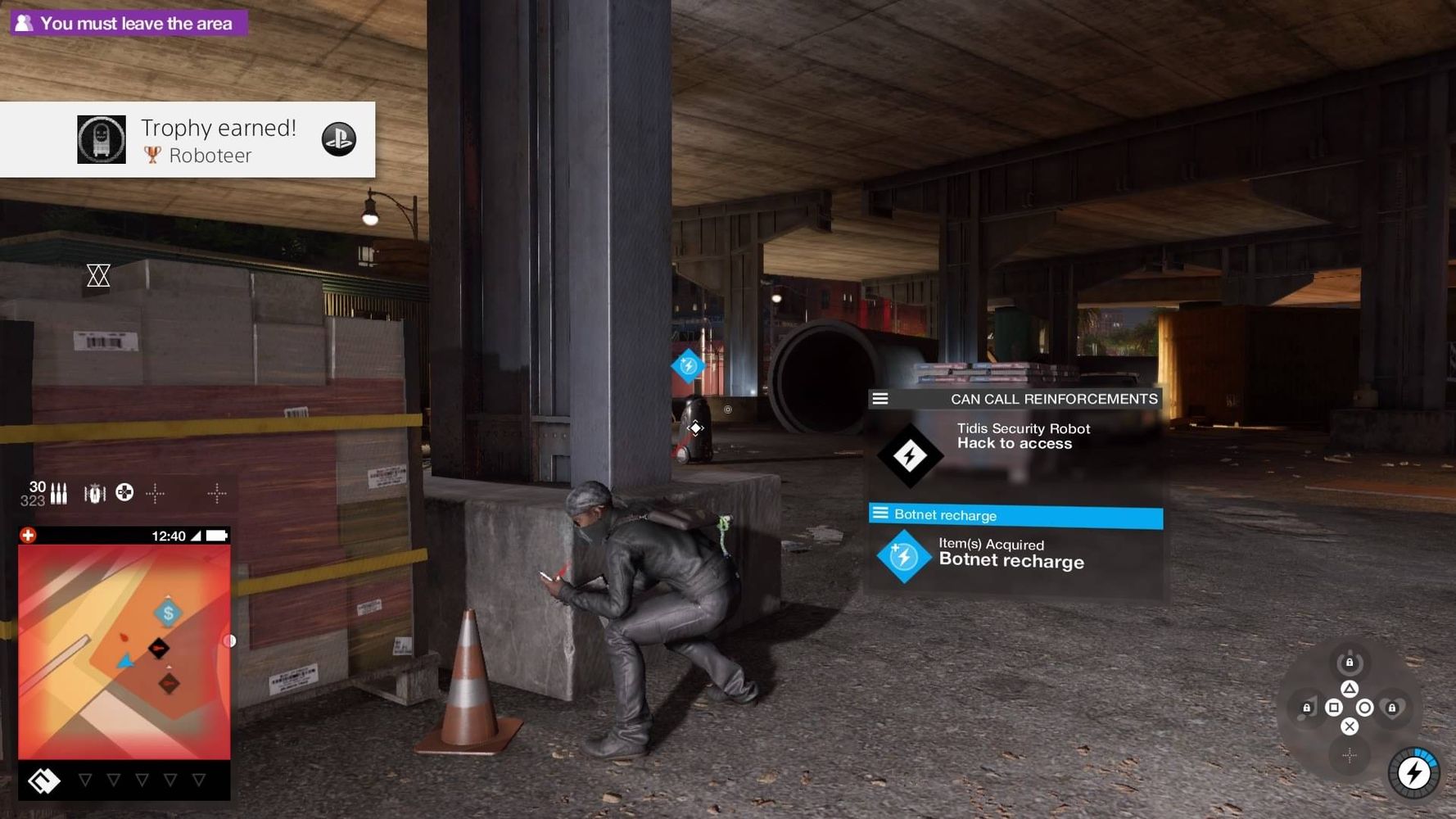Image resolution: width=1456 pixels, height=819 pixels.
Task: Choose Hack to access Tidis Security Robot
Action: click(1015, 444)
